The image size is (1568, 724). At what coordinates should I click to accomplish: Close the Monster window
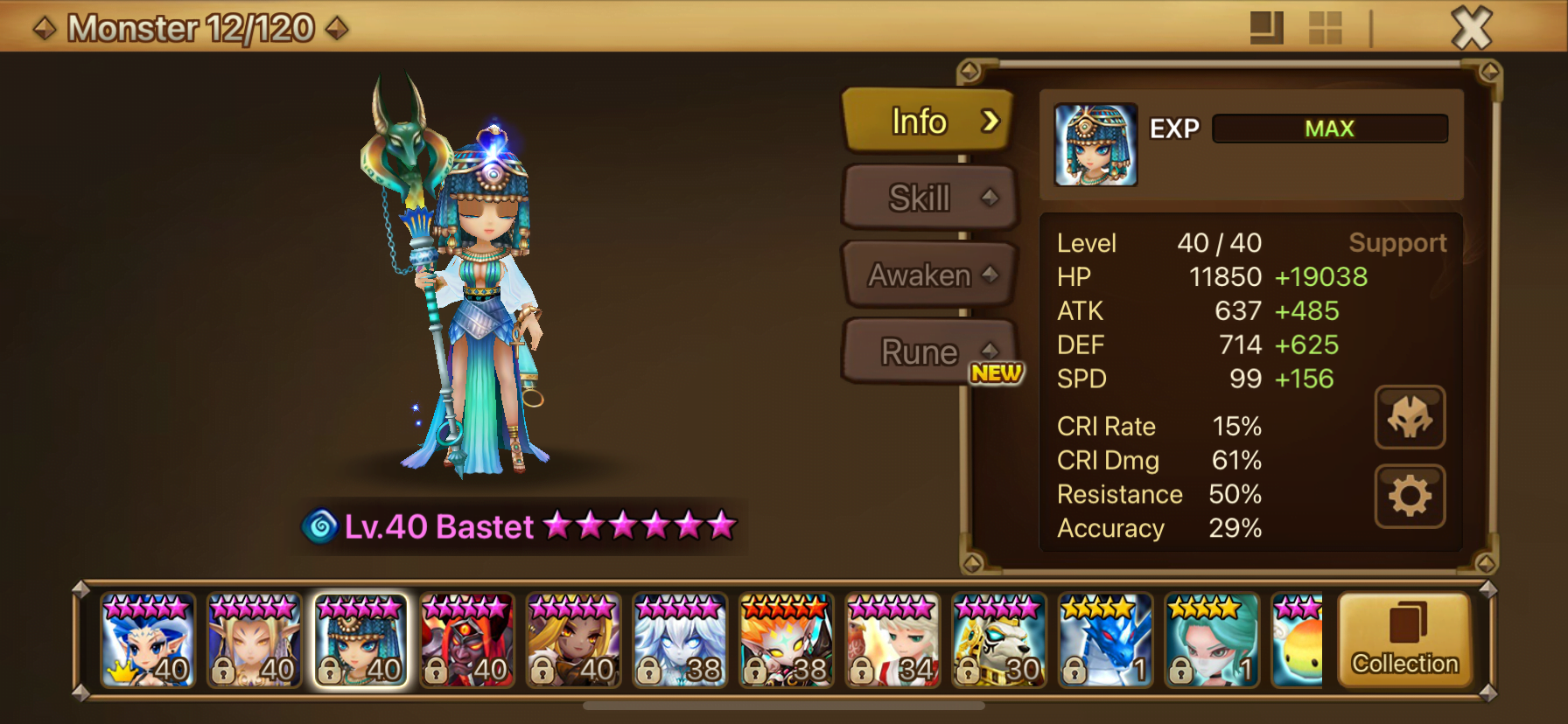coord(1472,28)
